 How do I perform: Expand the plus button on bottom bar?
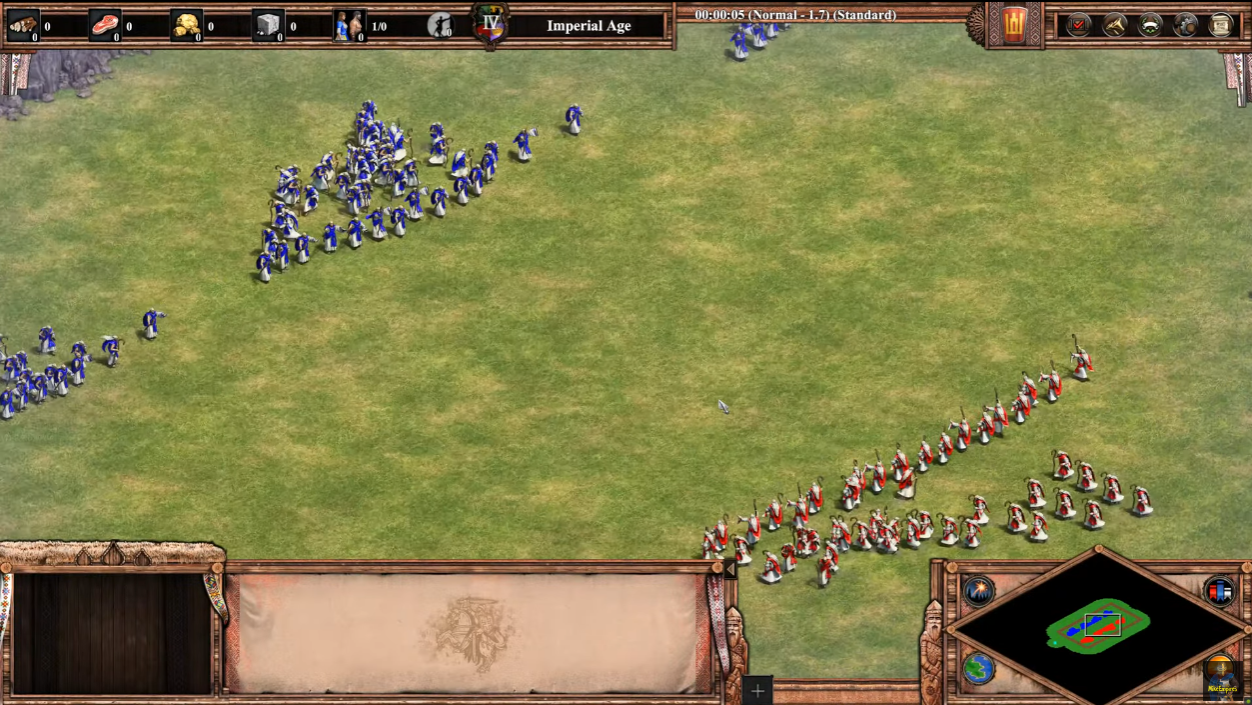pos(758,690)
